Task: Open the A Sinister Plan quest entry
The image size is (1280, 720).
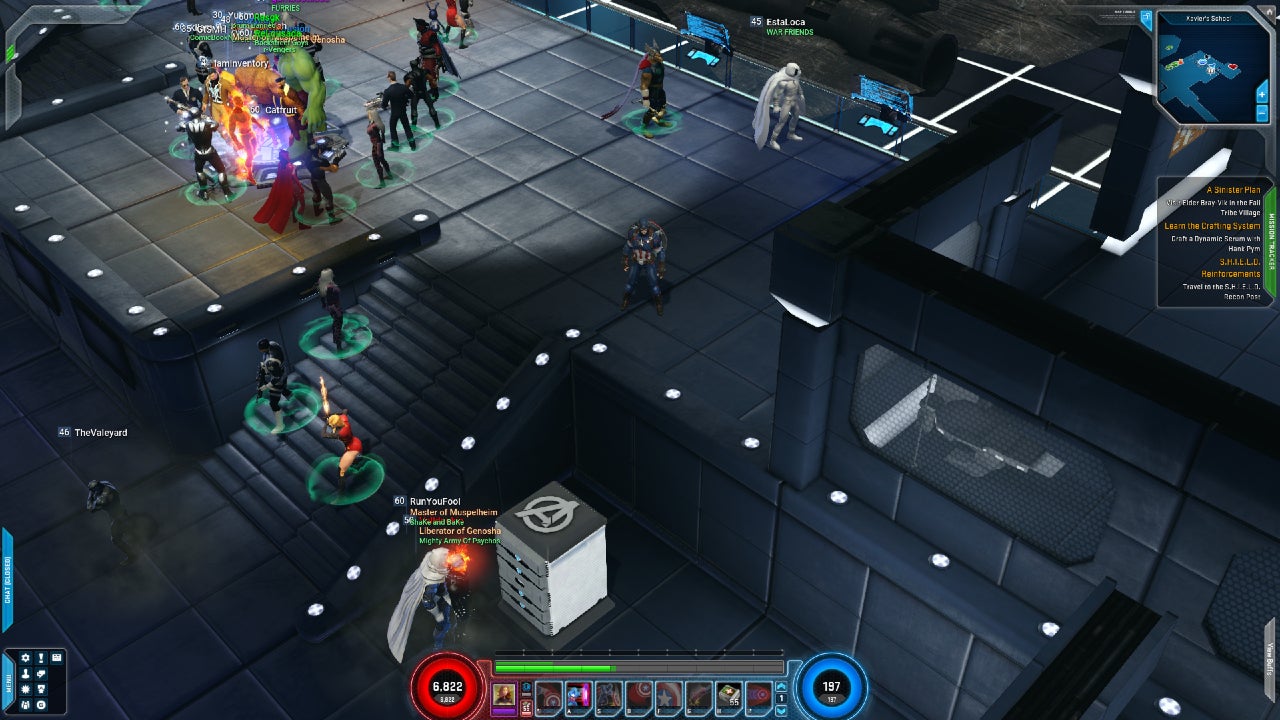Action: coord(1232,189)
